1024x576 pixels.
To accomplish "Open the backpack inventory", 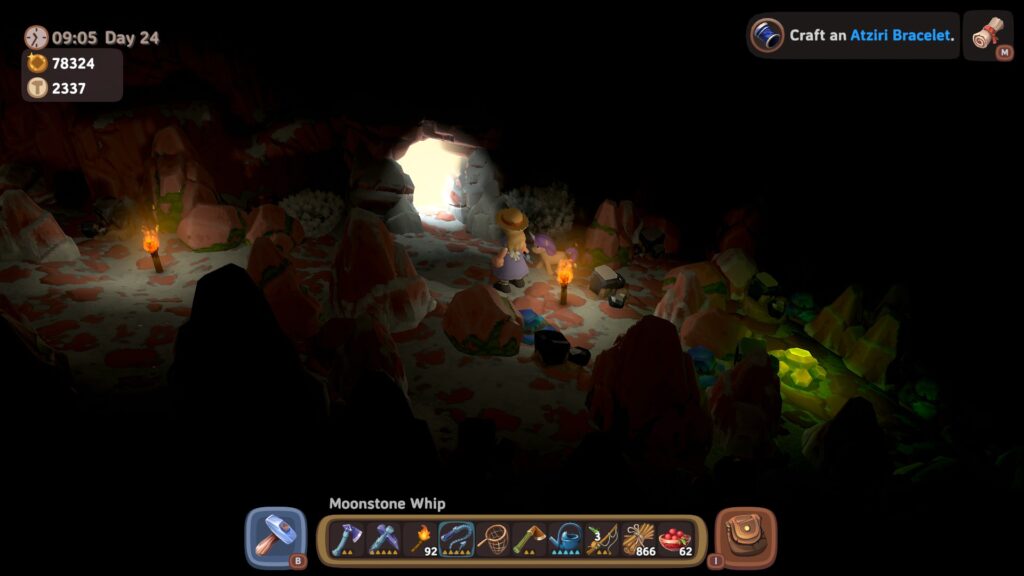I will coord(746,537).
